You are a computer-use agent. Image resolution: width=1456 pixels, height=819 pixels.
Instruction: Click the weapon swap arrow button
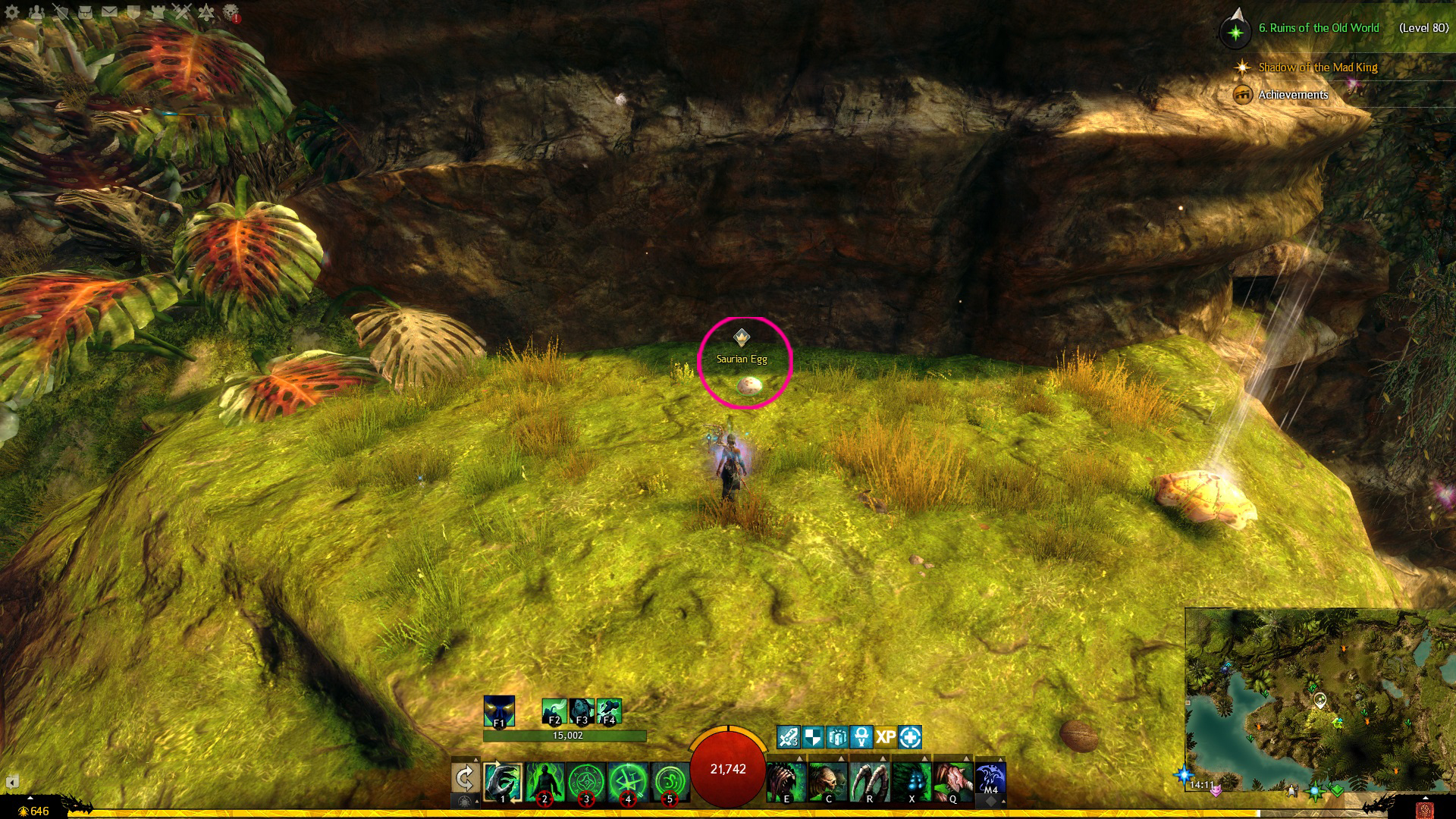point(464,779)
